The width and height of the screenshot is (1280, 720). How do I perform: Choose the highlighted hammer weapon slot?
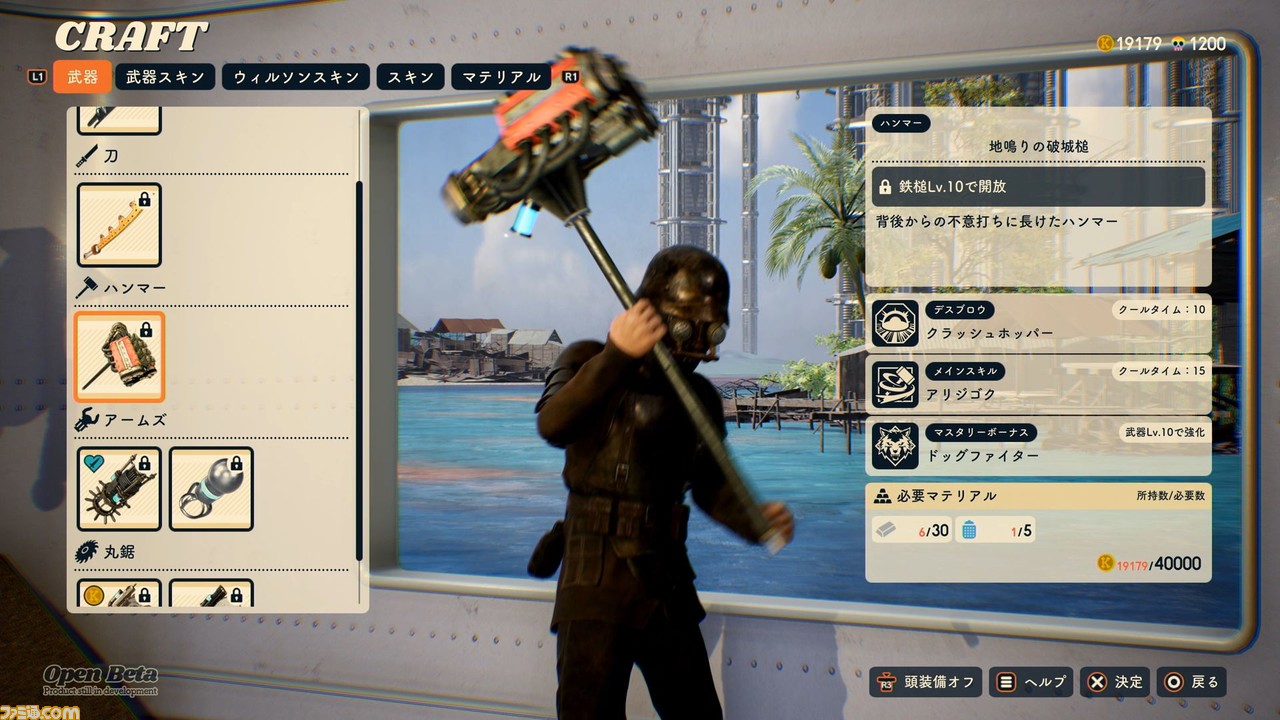[x=119, y=357]
